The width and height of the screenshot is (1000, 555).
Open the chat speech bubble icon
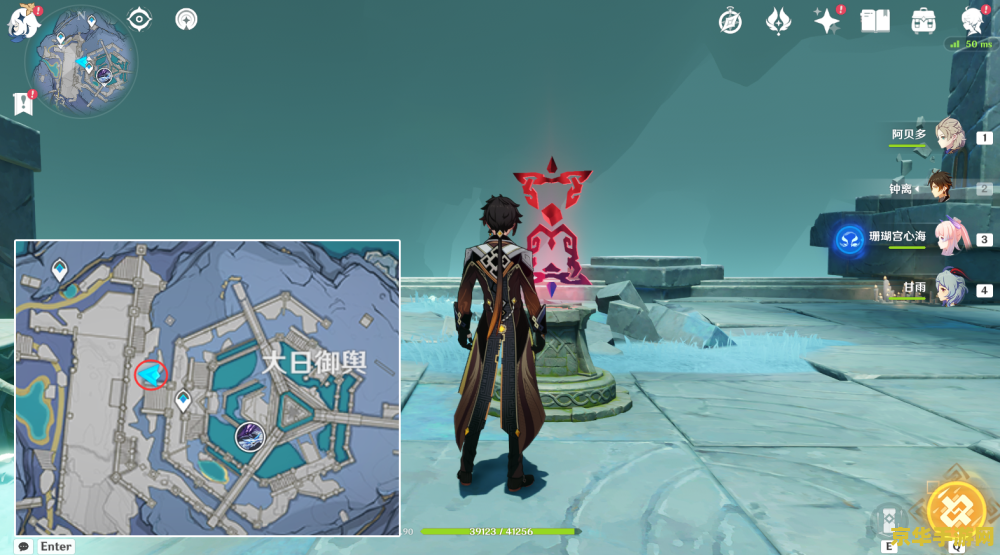click(x=24, y=546)
